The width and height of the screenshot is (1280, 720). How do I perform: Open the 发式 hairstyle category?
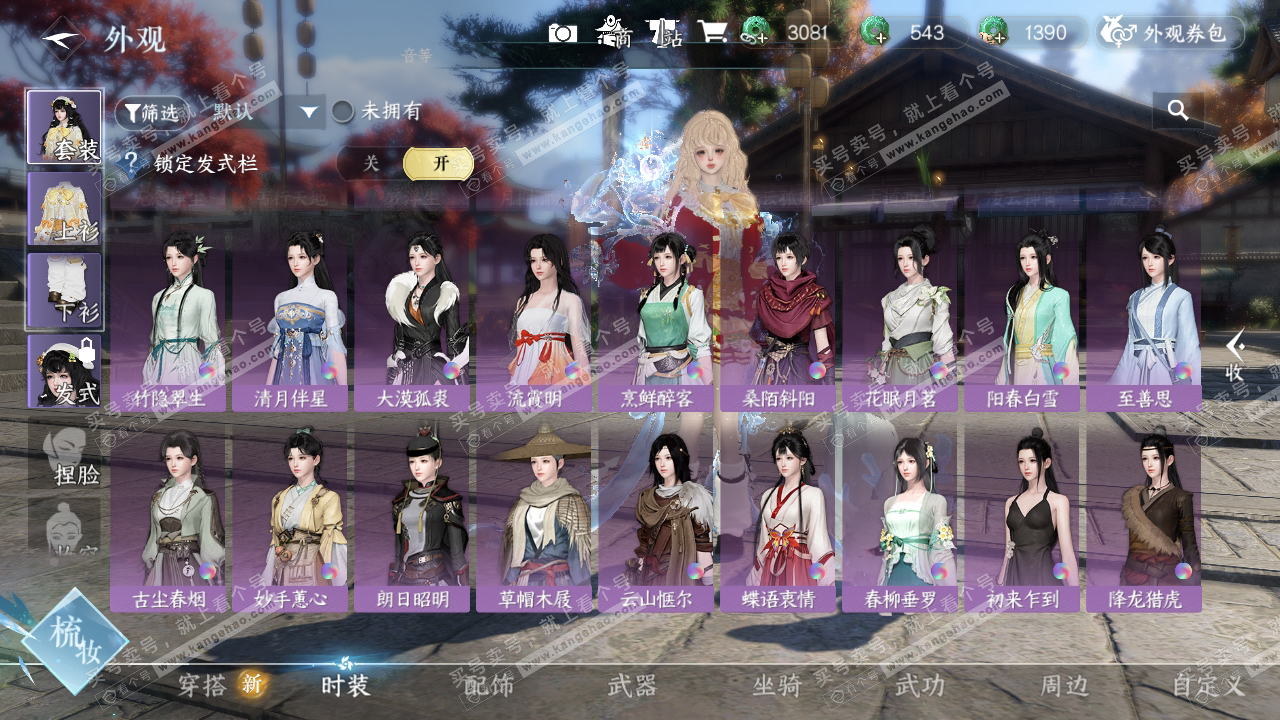tap(64, 371)
